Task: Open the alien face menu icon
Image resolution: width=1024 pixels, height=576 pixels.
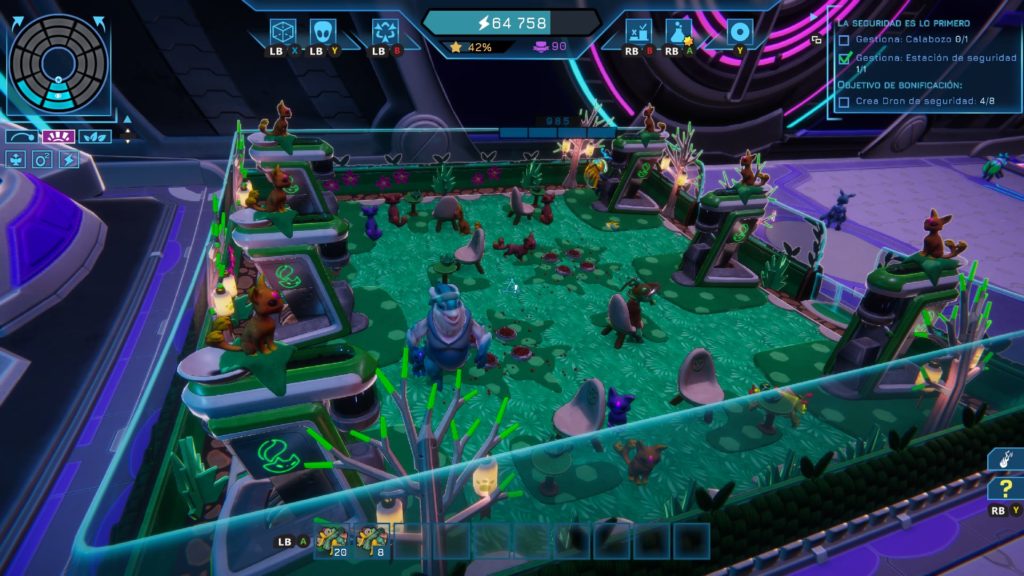Action: 322,32
